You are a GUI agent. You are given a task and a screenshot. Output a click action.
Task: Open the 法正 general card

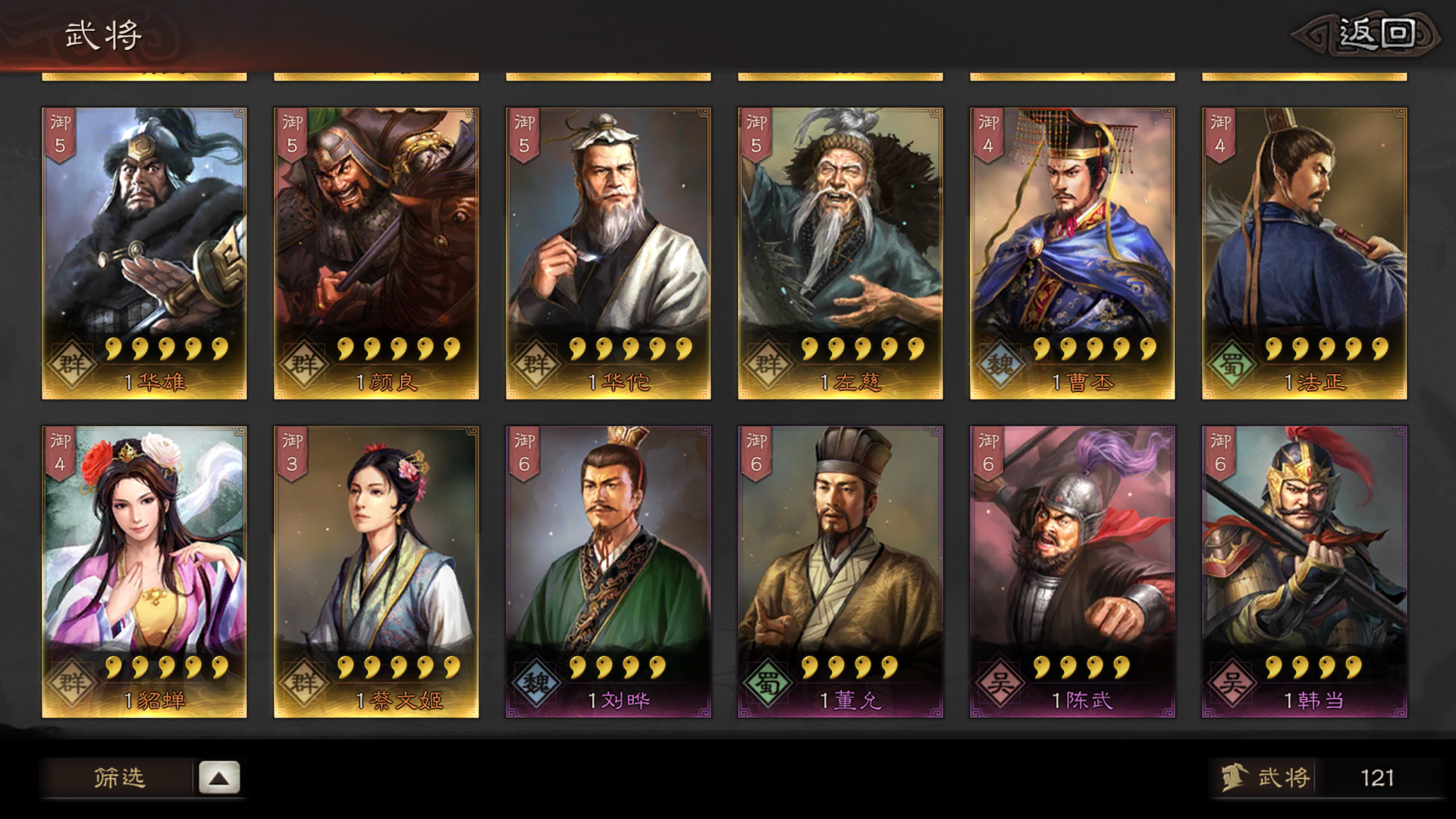click(1304, 253)
